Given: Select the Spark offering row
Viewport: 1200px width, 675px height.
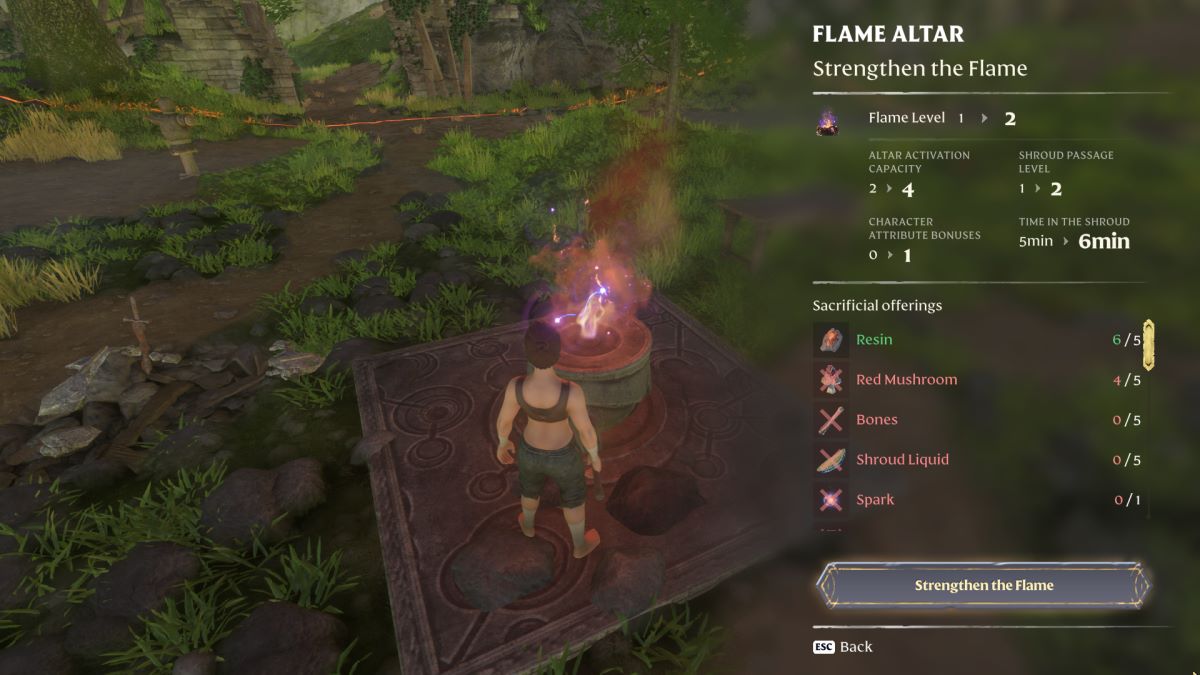Looking at the screenshot, I should (978, 500).
